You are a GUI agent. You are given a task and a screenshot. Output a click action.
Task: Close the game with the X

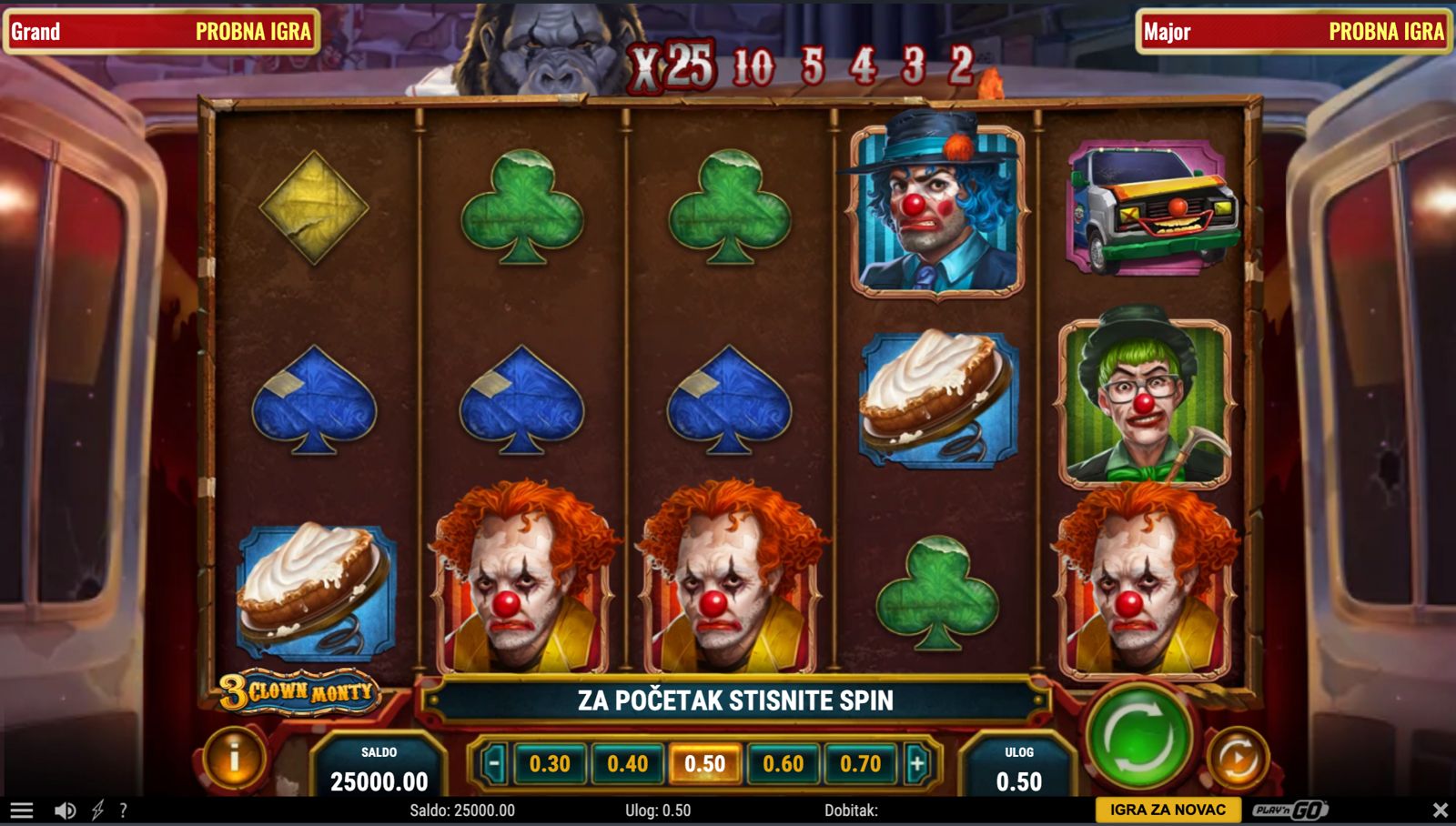coord(1440,810)
